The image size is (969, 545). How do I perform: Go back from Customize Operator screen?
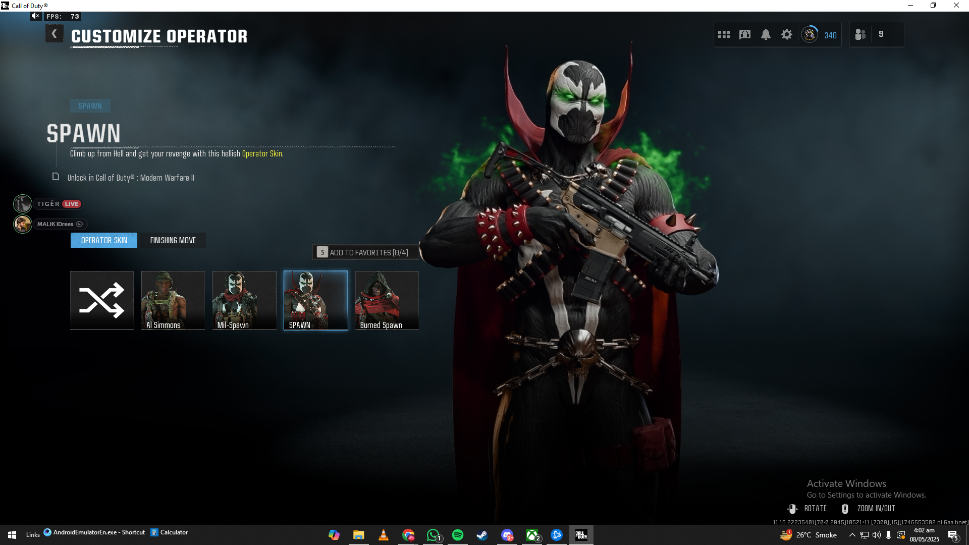point(54,34)
